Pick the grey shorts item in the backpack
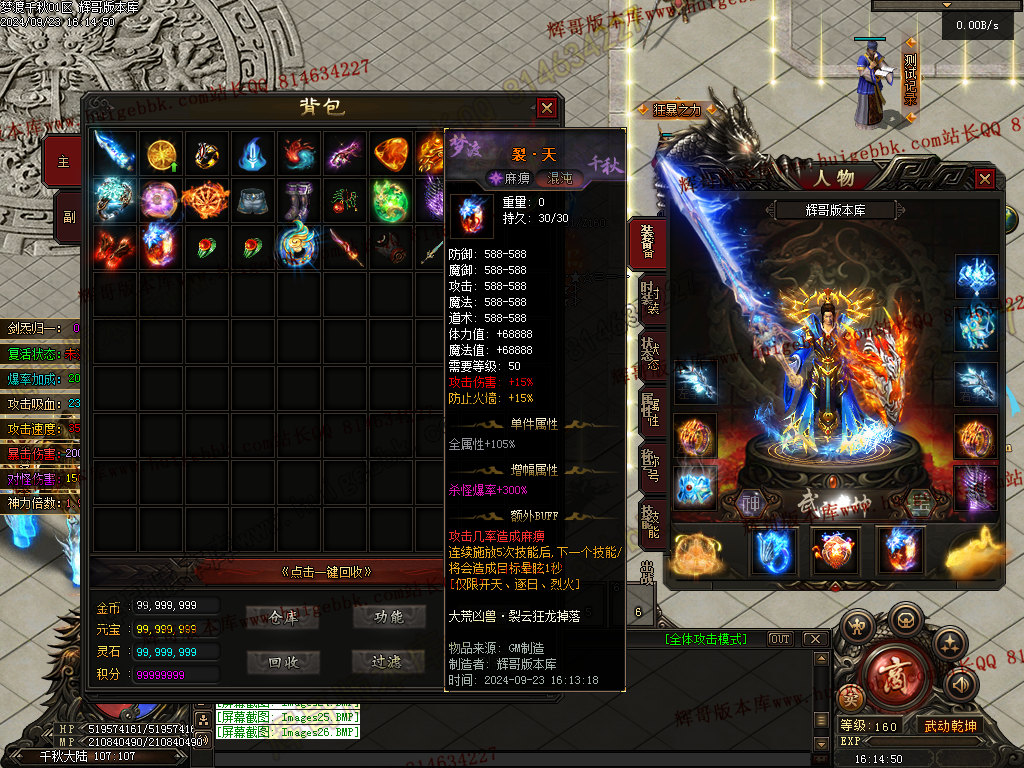 [253, 199]
